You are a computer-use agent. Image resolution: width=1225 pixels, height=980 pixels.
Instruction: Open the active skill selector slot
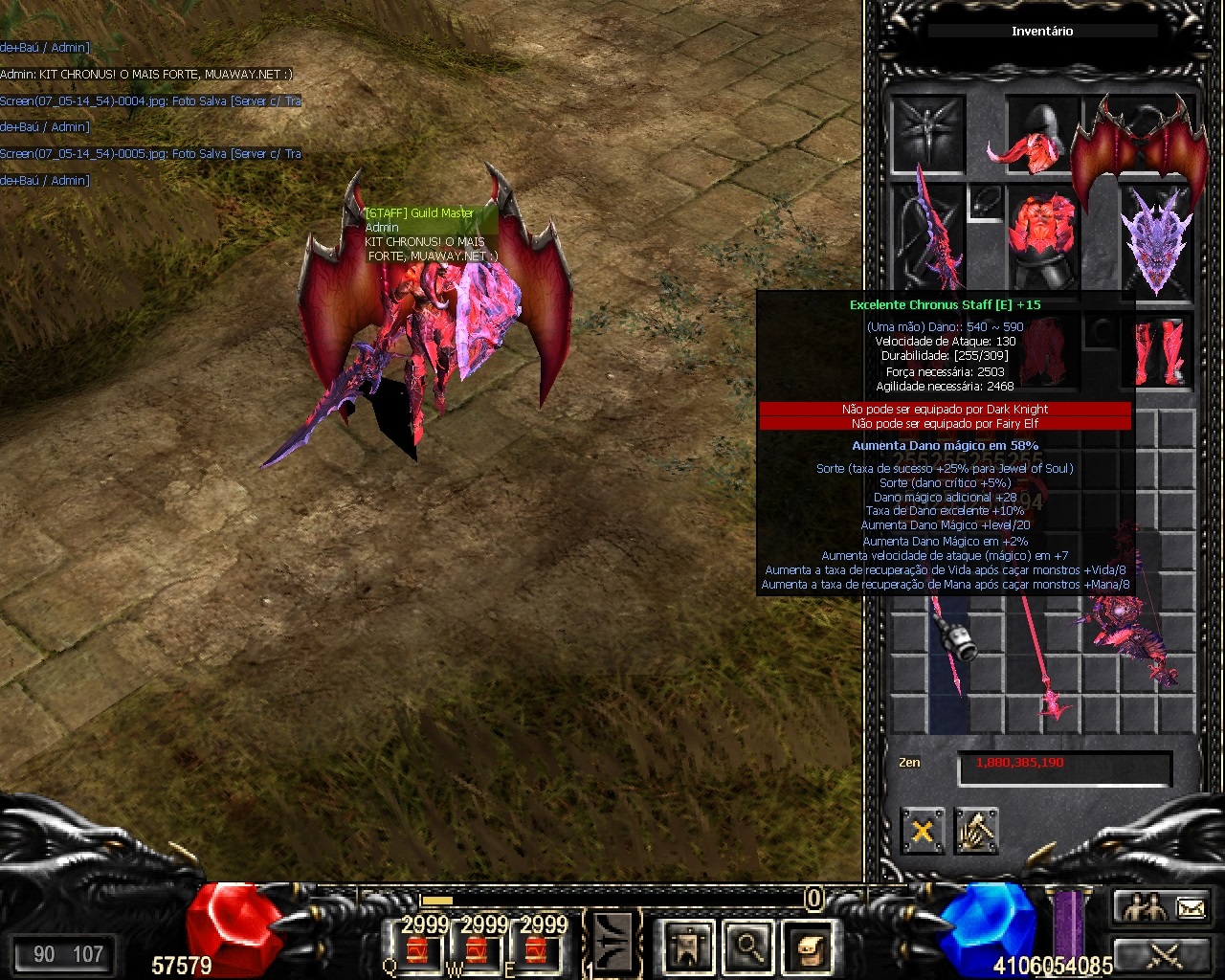click(612, 944)
